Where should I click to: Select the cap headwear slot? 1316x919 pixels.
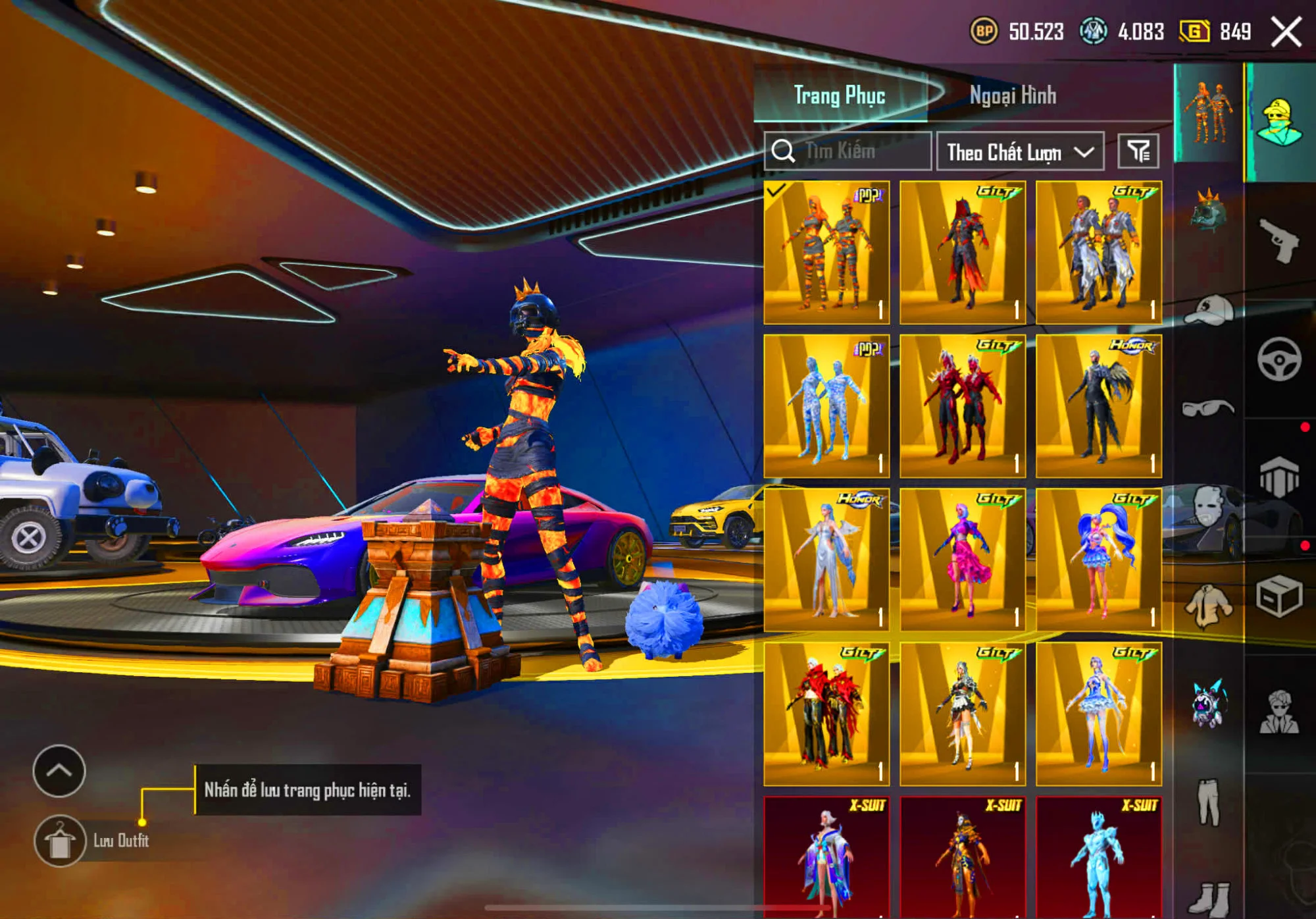1209,309
